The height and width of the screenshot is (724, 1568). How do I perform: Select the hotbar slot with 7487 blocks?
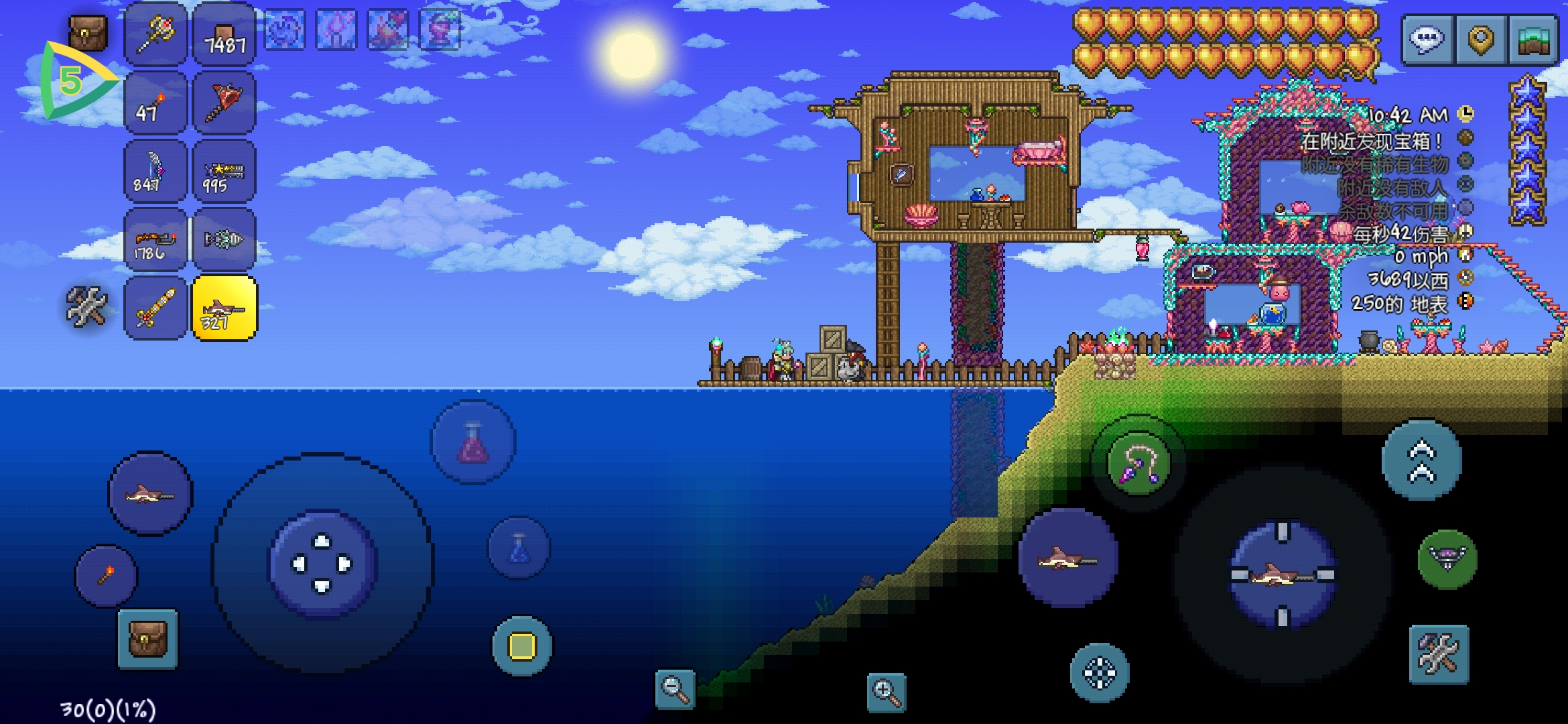coord(224,35)
